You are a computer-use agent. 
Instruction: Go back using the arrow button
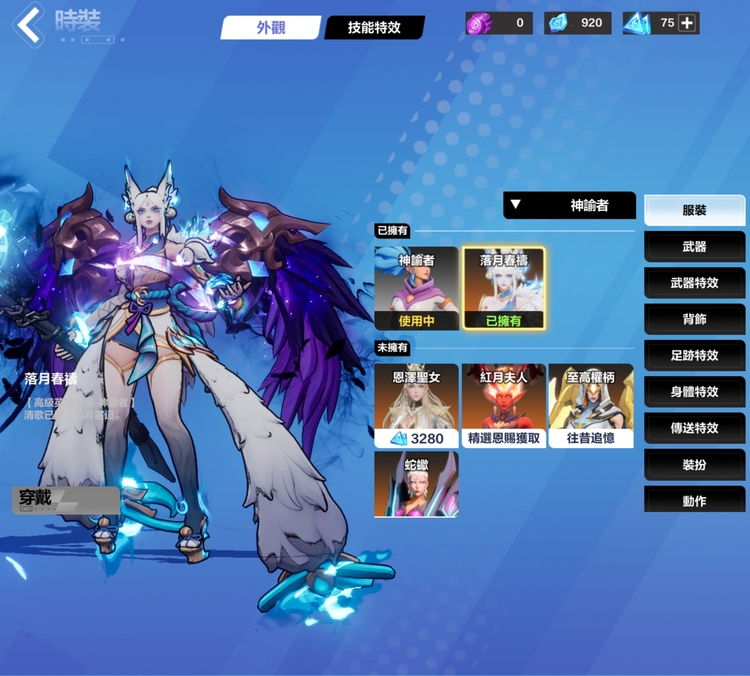click(x=29, y=25)
